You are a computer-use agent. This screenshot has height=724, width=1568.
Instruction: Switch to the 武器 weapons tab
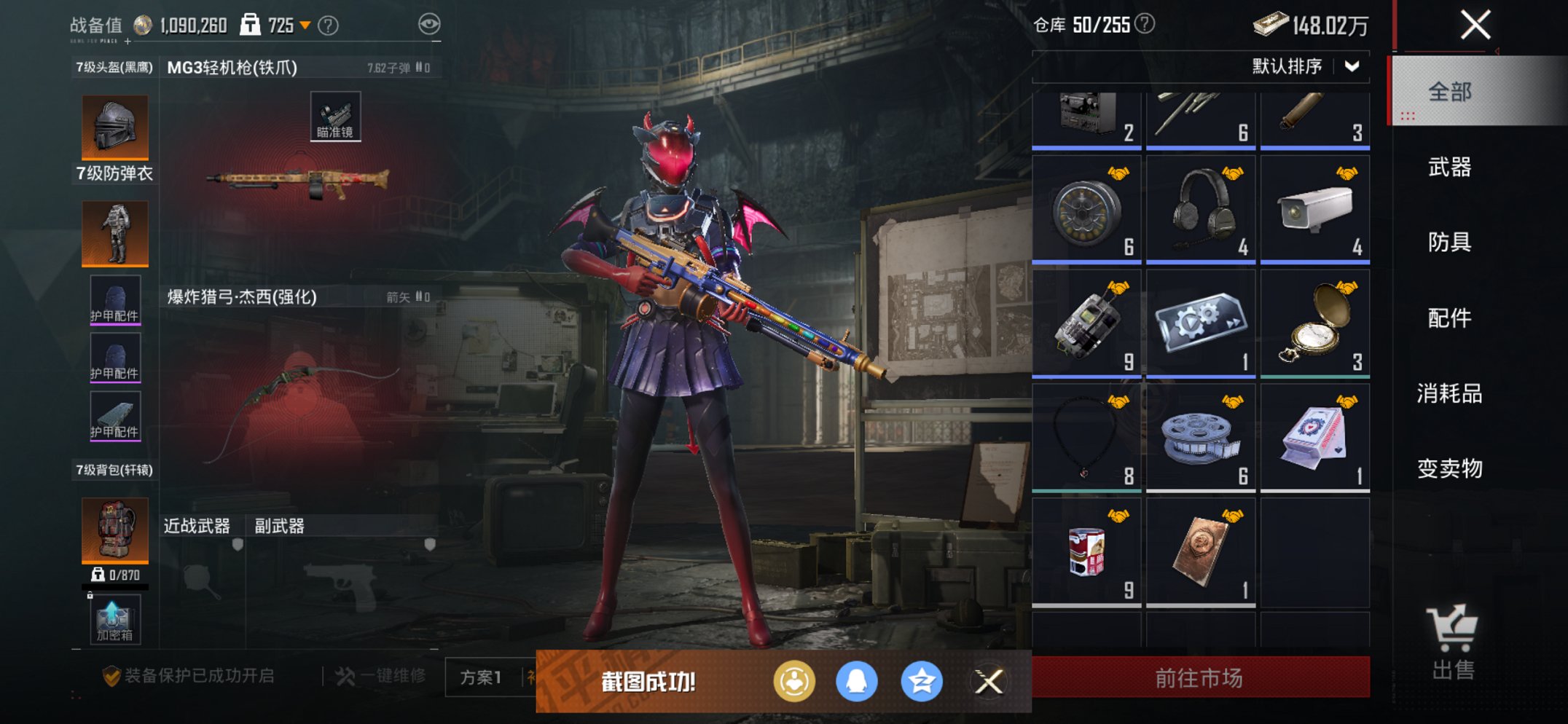(x=1450, y=168)
